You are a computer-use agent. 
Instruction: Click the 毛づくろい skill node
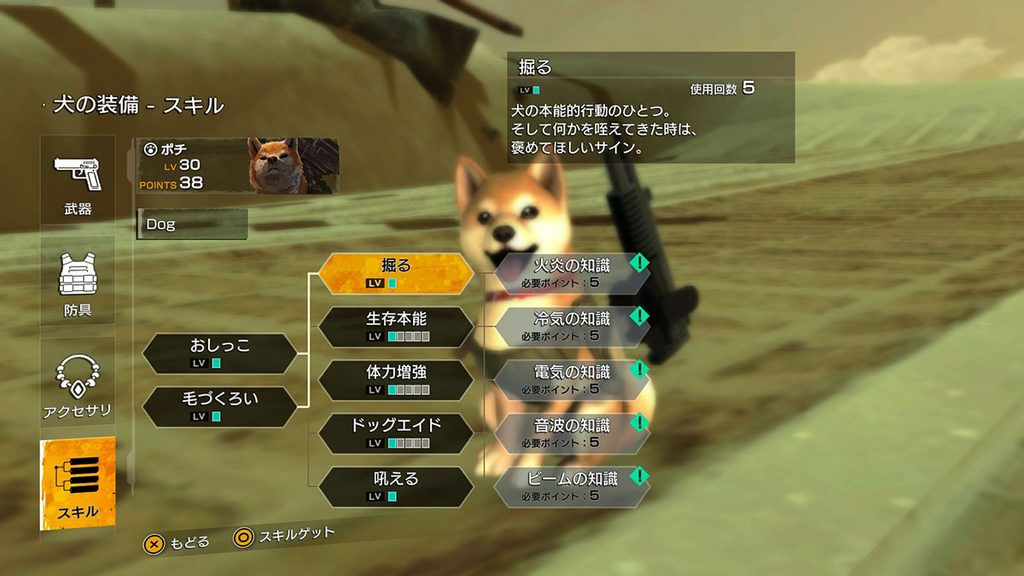click(x=220, y=406)
